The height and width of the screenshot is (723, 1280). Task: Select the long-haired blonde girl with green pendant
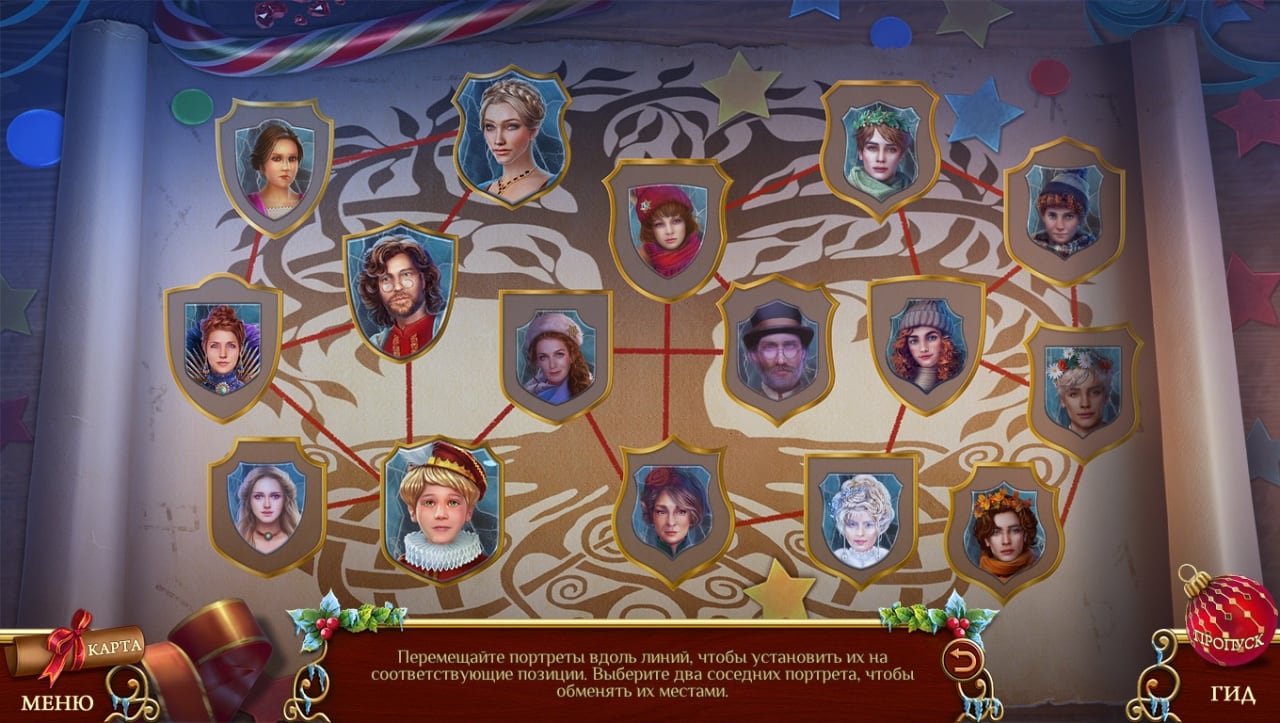pyautogui.click(x=267, y=506)
